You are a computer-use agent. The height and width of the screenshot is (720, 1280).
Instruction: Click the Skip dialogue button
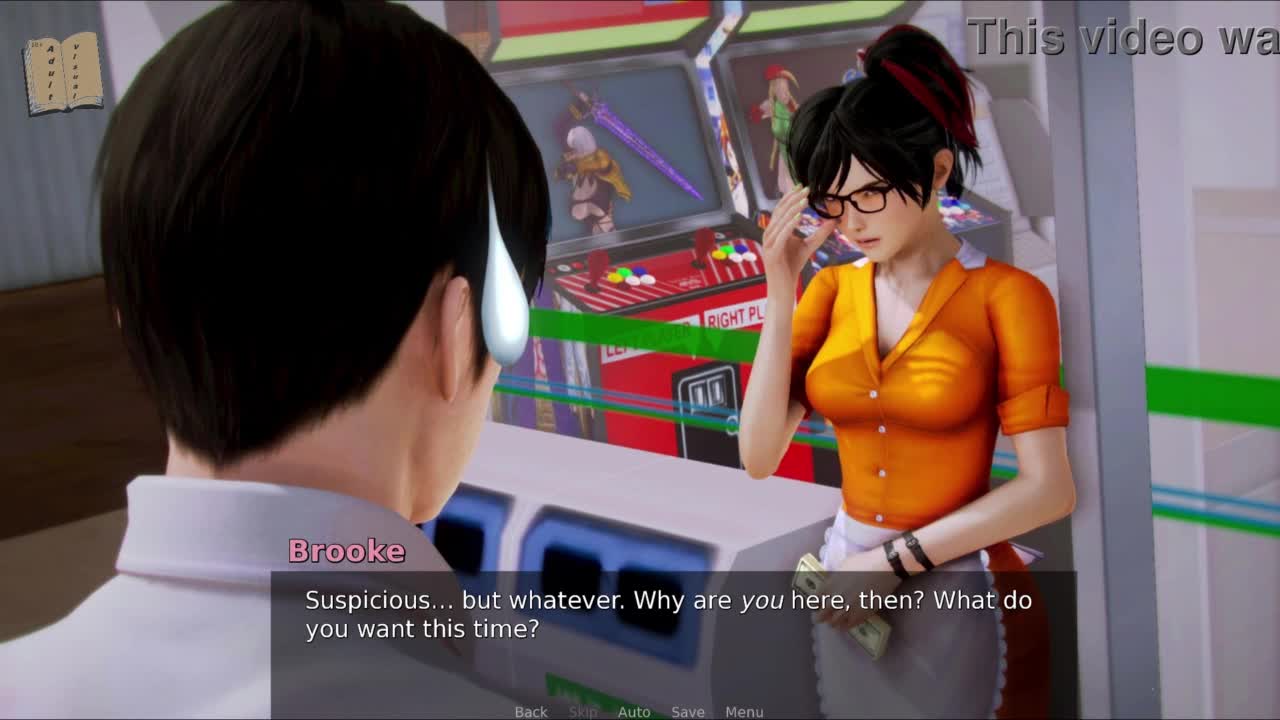[x=583, y=712]
